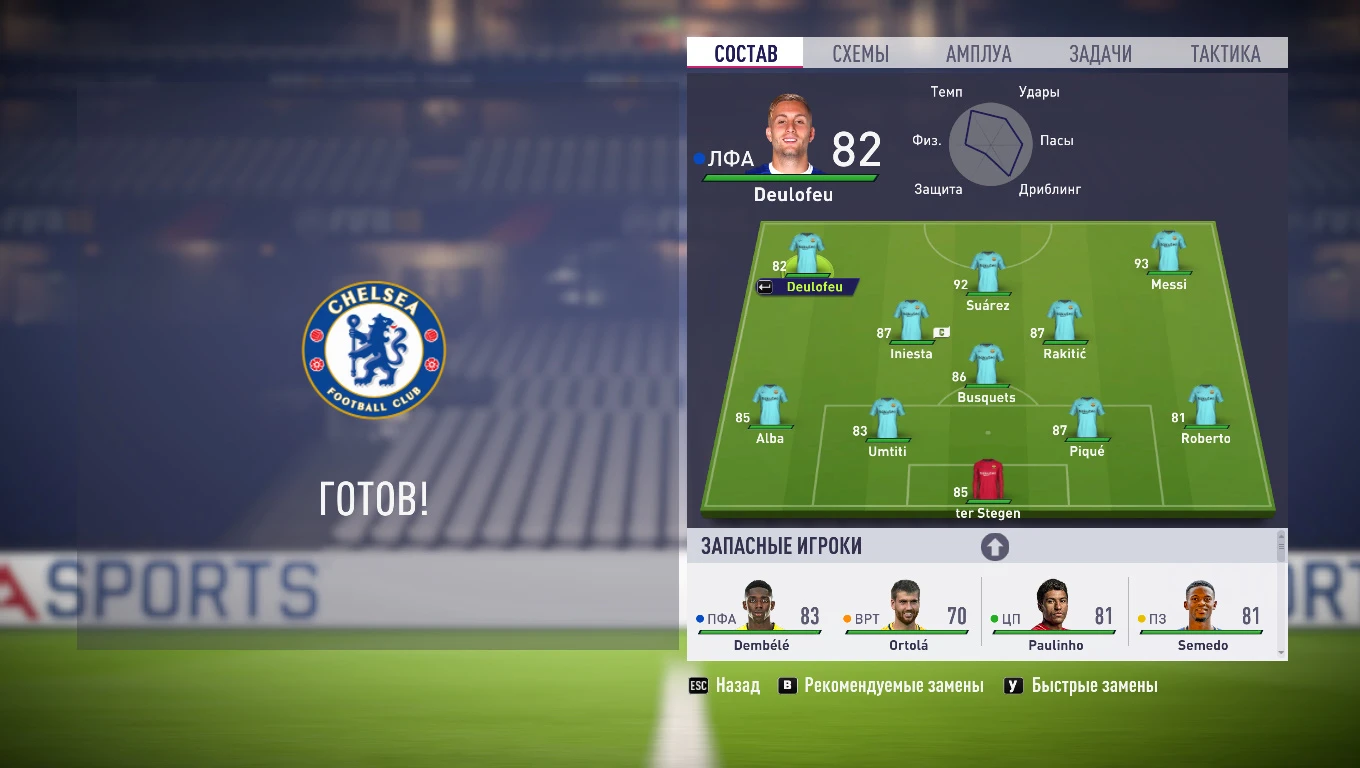1360x768 pixels.
Task: Click the Chelsea club crest
Action: 374,351
